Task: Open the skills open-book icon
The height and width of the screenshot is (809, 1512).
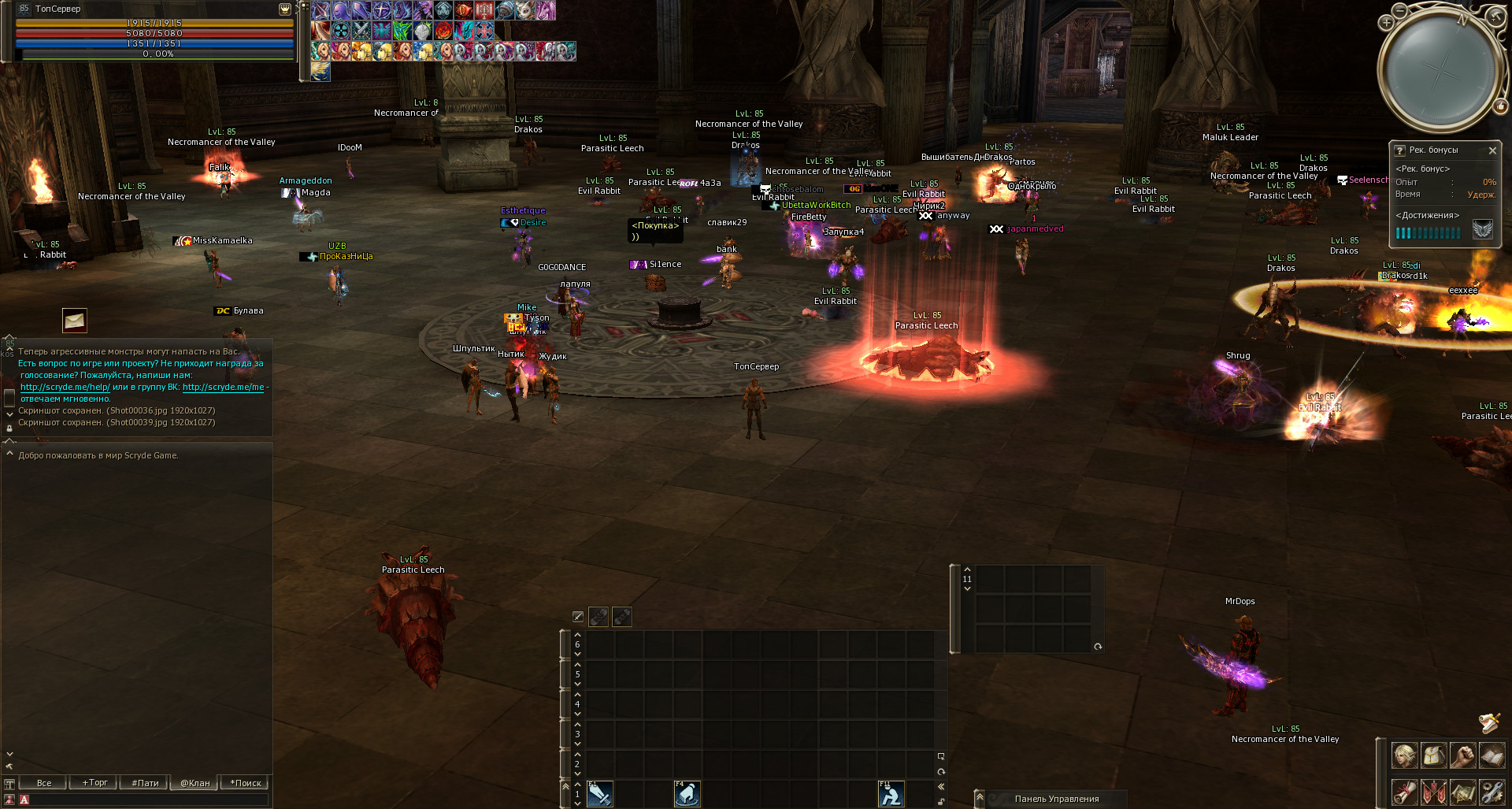Action: [1492, 755]
